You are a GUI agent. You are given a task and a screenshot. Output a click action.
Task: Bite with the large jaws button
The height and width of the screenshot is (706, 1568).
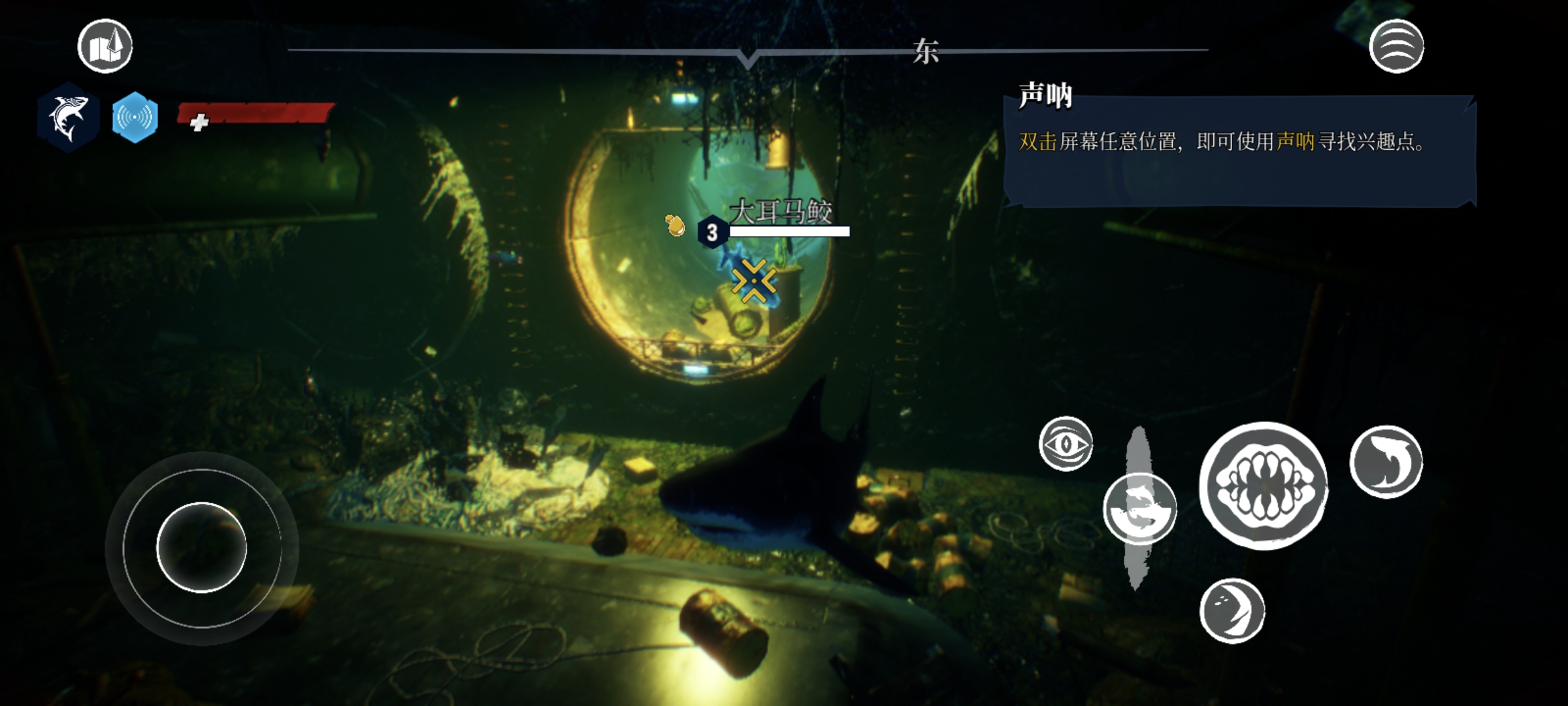pyautogui.click(x=1264, y=486)
